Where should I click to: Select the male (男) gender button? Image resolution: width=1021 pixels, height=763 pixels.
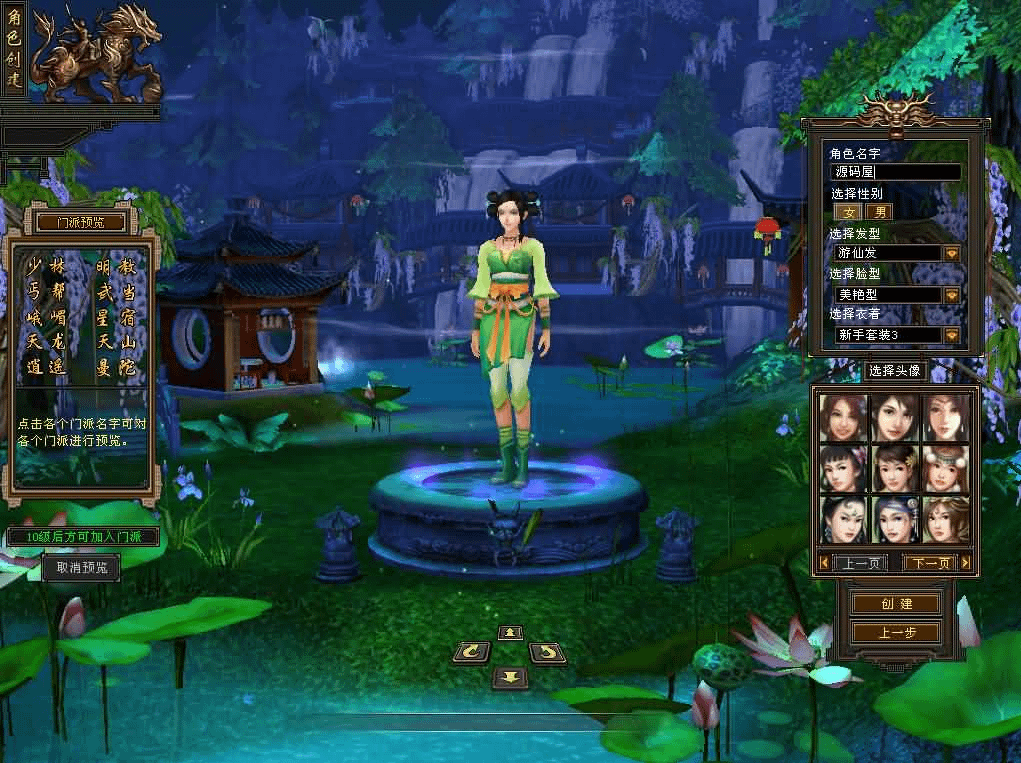coord(879,212)
